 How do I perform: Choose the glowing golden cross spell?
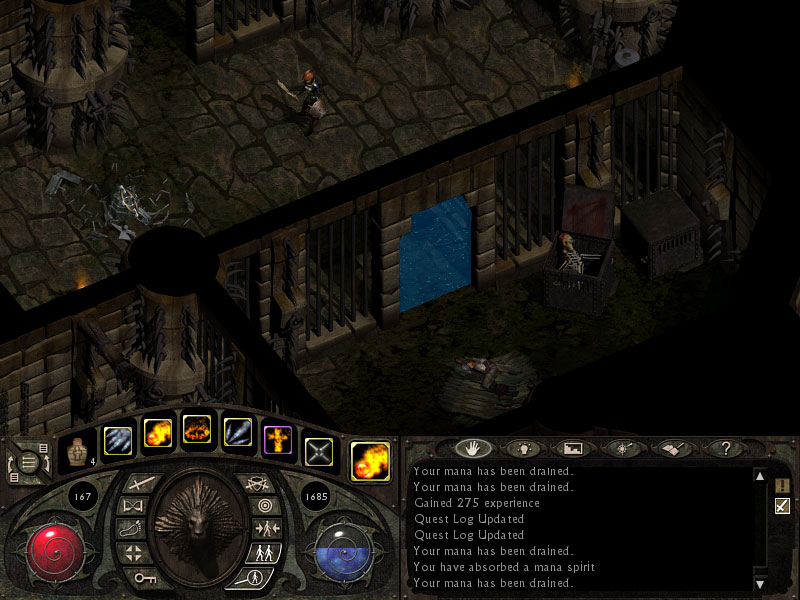click(277, 439)
